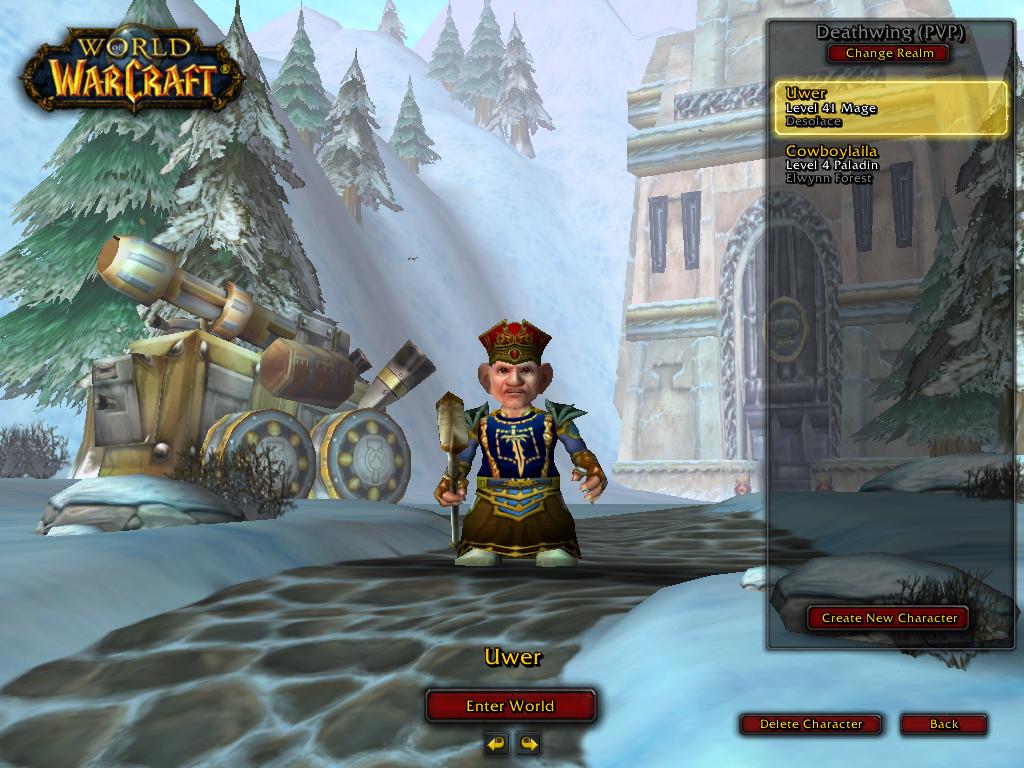Go Back to the login screen
The width and height of the screenshot is (1024, 768).
(x=943, y=724)
